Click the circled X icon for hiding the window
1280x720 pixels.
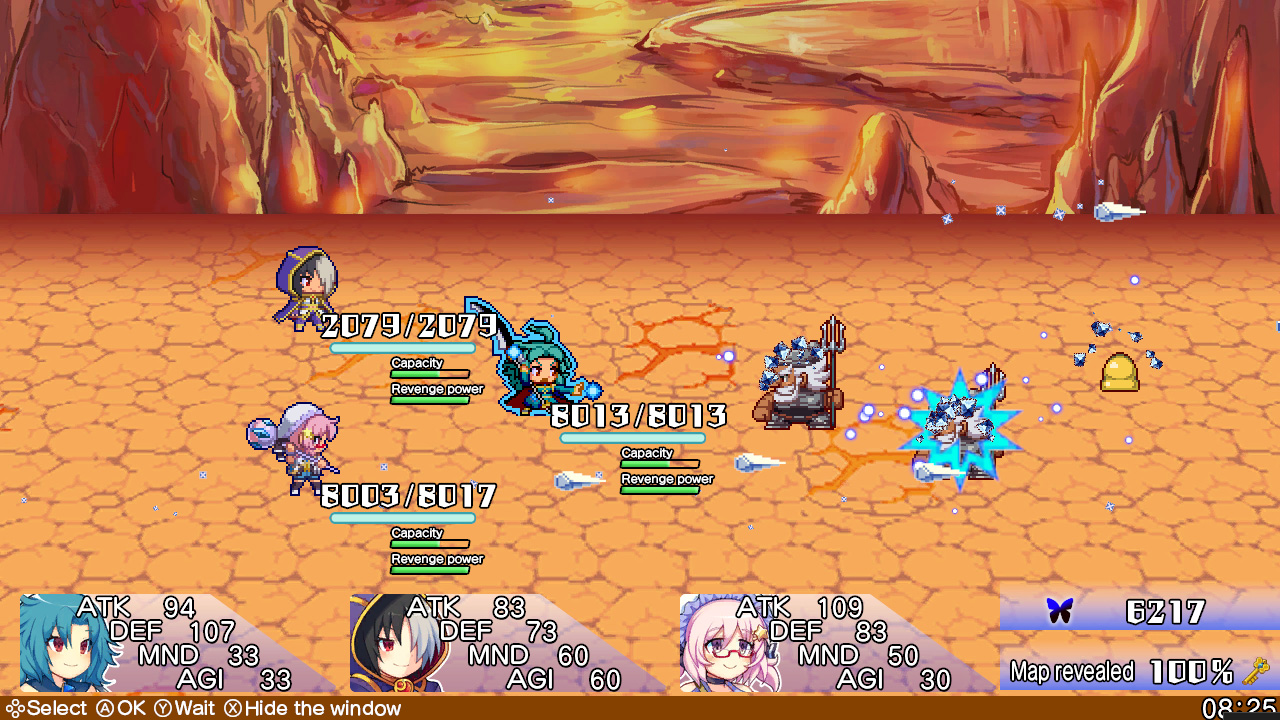pyautogui.click(x=231, y=708)
